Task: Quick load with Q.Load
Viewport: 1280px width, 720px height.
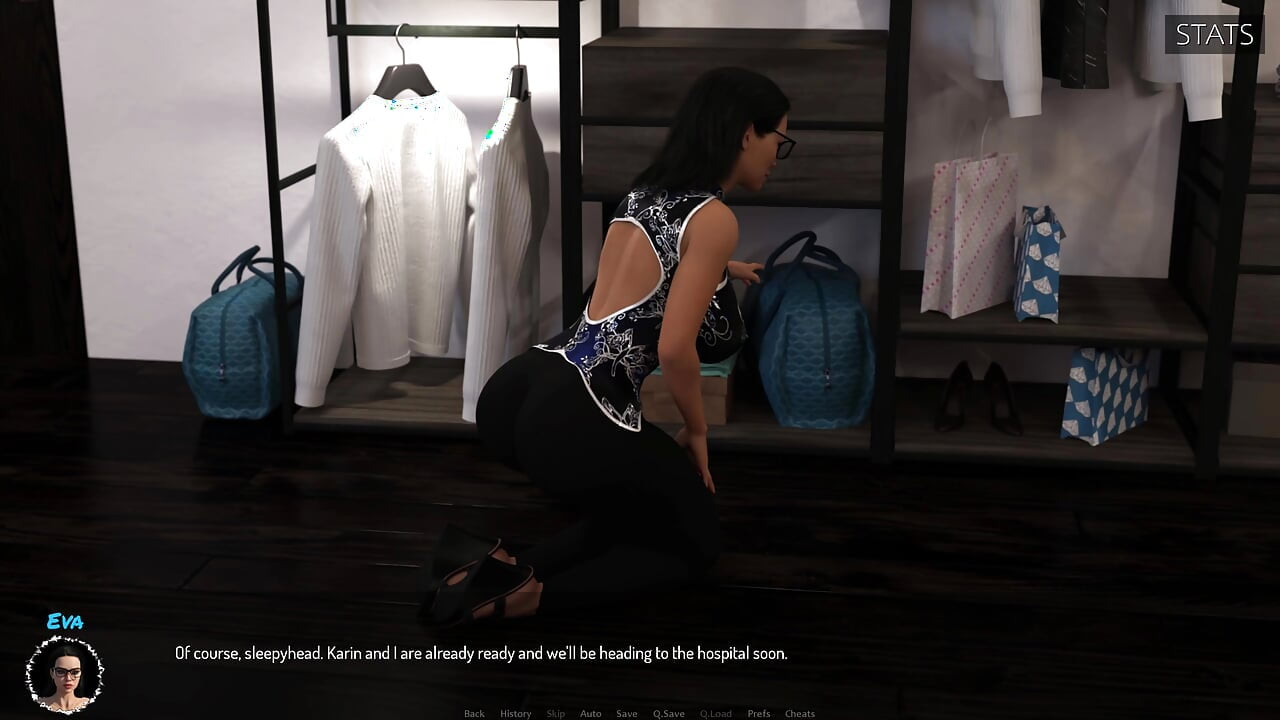Action: point(716,713)
